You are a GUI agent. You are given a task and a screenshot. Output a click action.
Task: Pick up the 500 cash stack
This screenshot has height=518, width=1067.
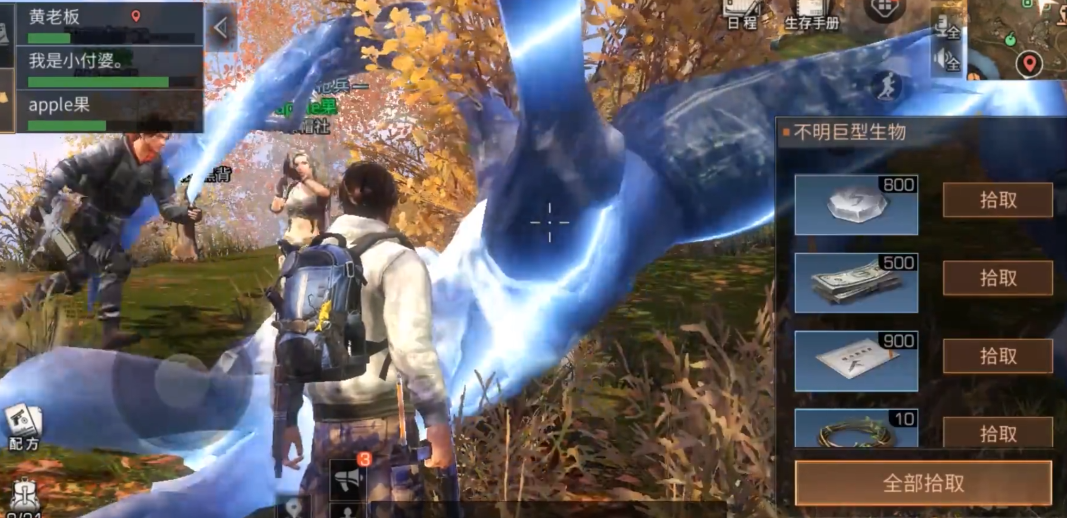click(x=997, y=278)
